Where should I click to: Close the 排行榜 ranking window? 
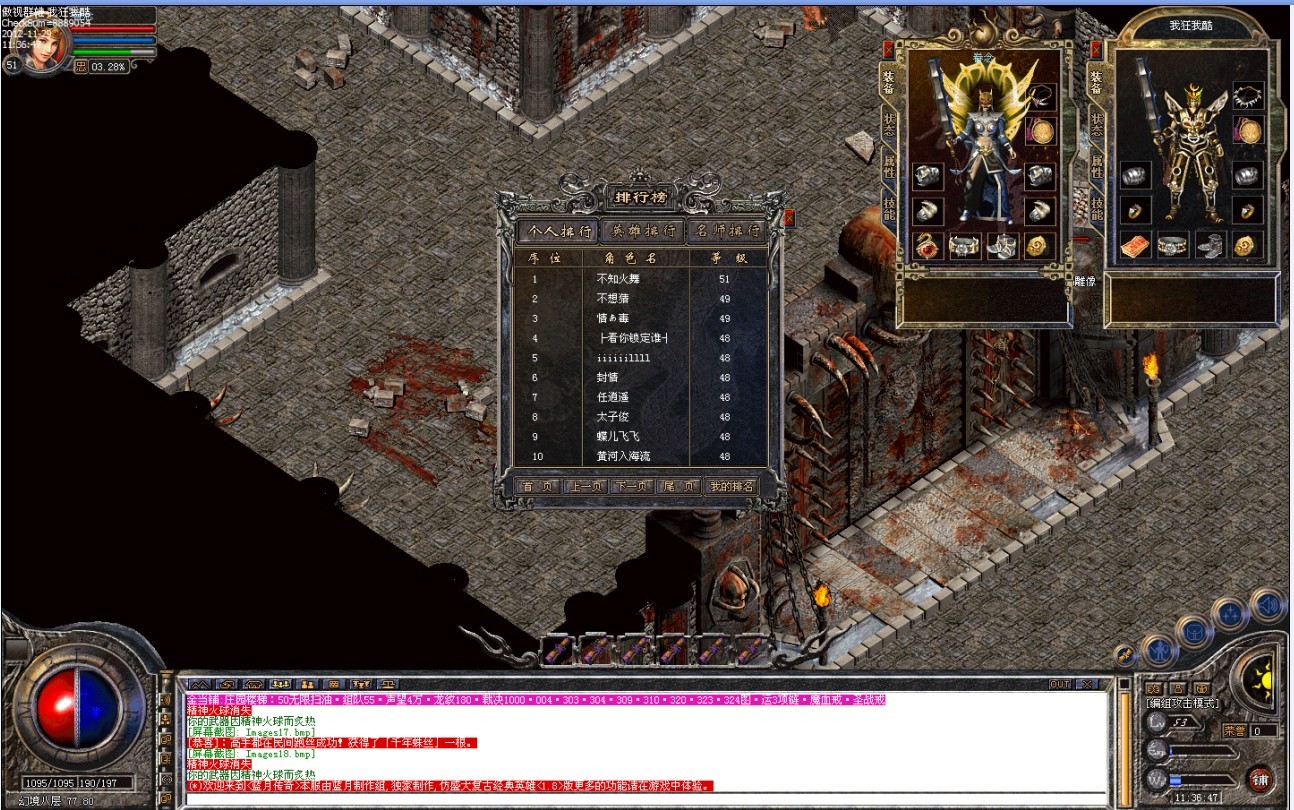[x=789, y=217]
